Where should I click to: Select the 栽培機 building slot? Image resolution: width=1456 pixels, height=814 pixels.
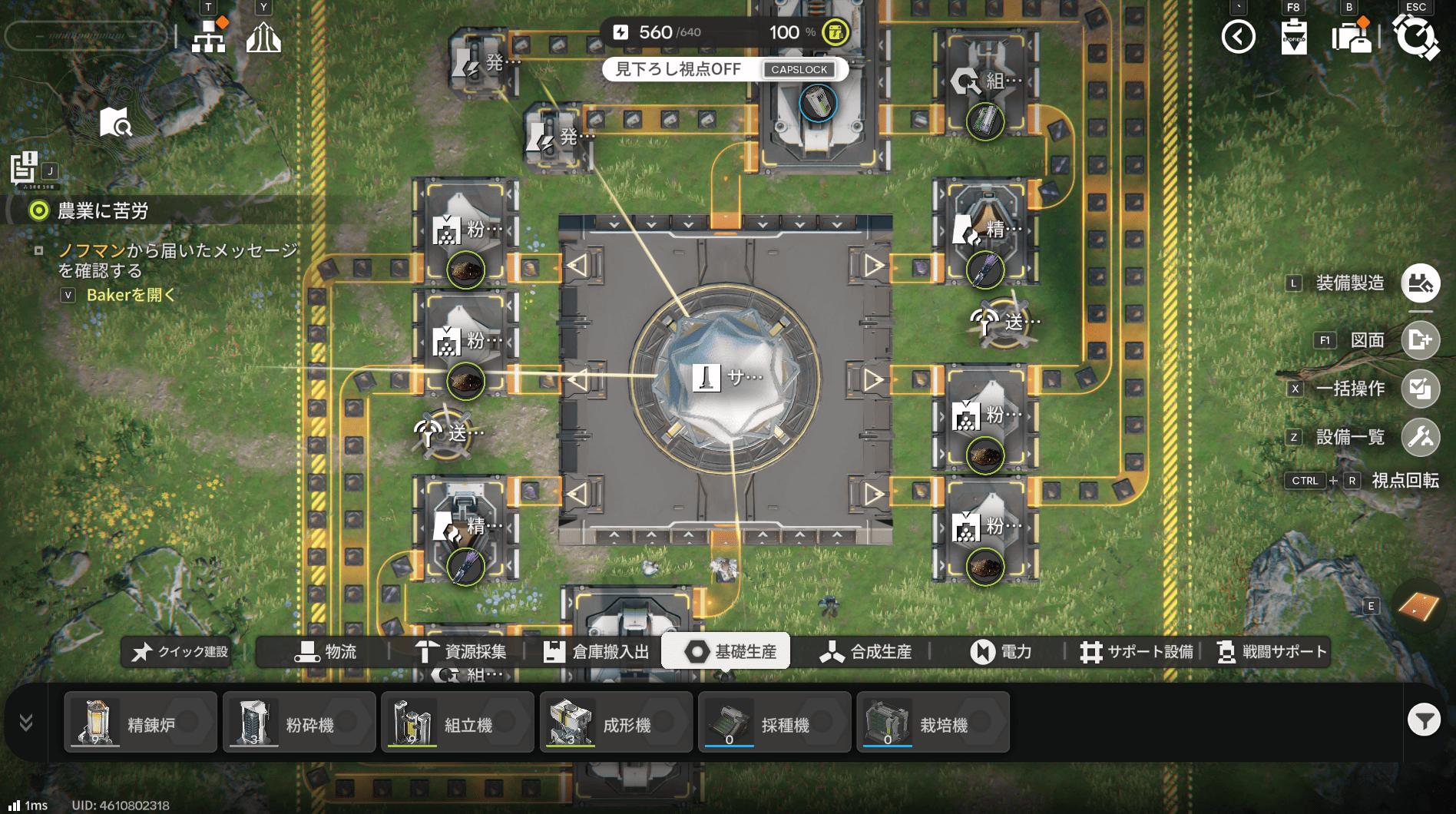coord(932,723)
